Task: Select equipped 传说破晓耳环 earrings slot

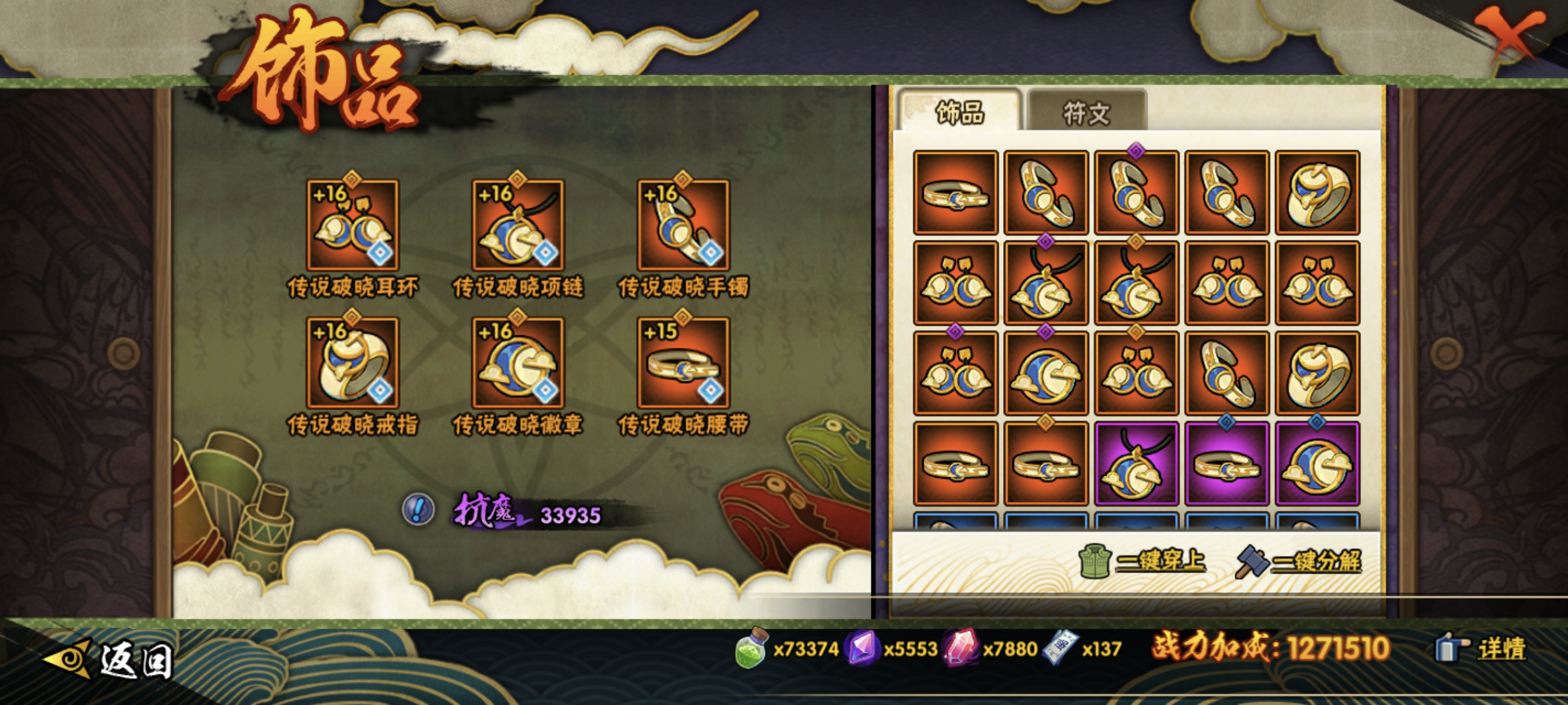Action: [x=353, y=225]
